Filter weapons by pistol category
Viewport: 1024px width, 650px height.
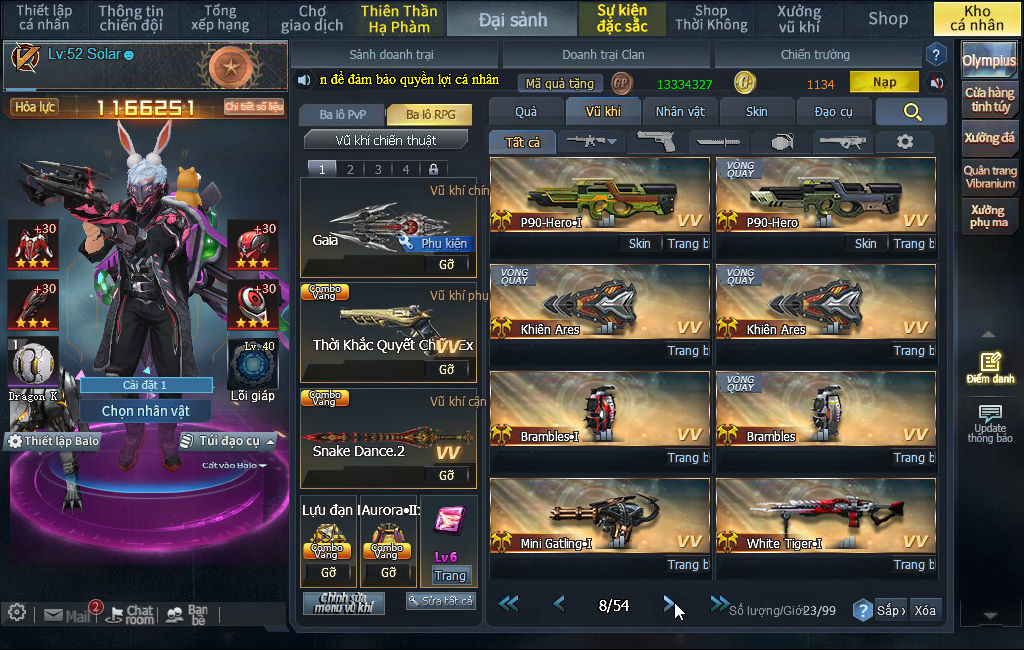point(655,142)
